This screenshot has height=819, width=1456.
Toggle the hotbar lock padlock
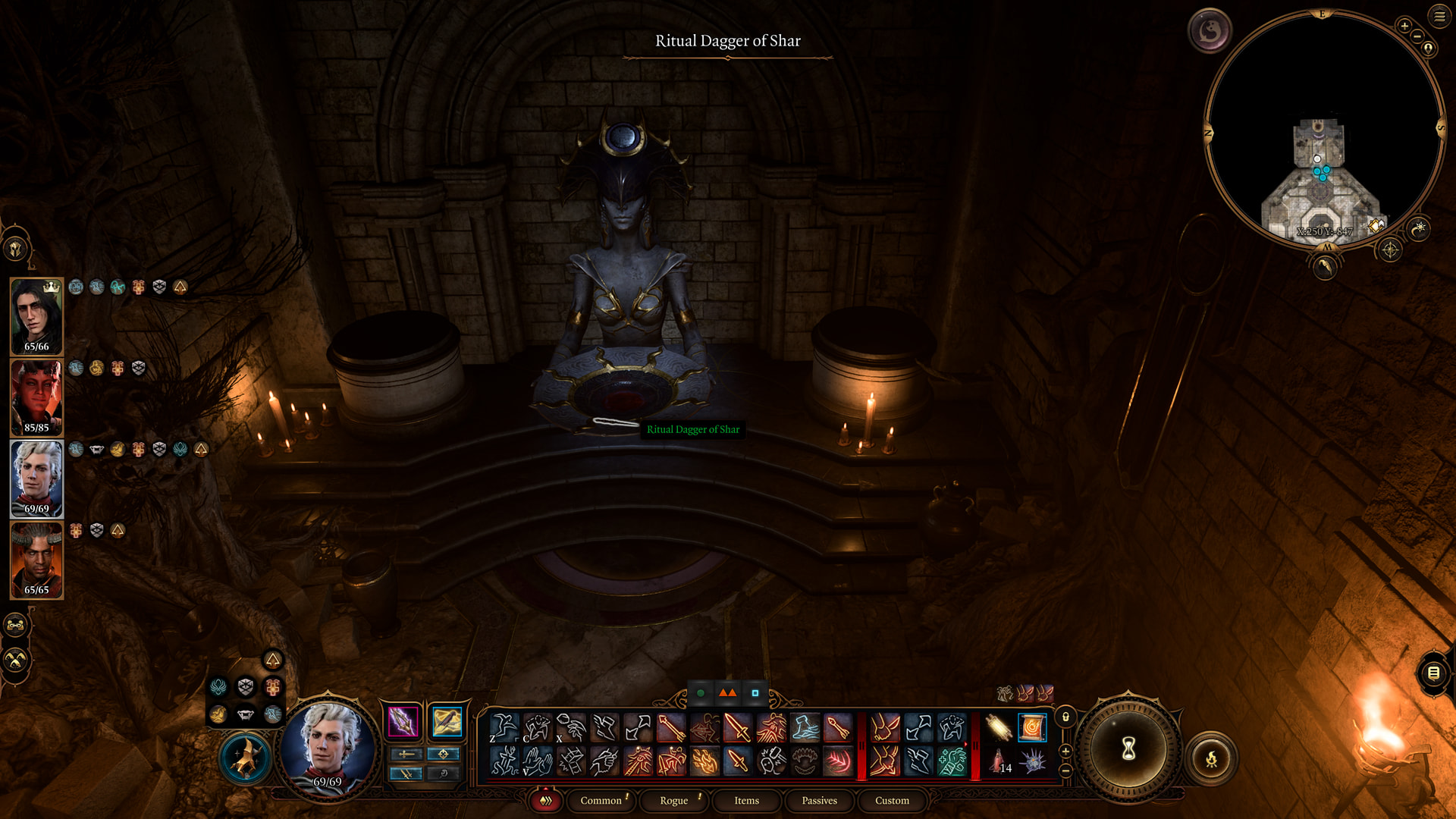click(1065, 717)
